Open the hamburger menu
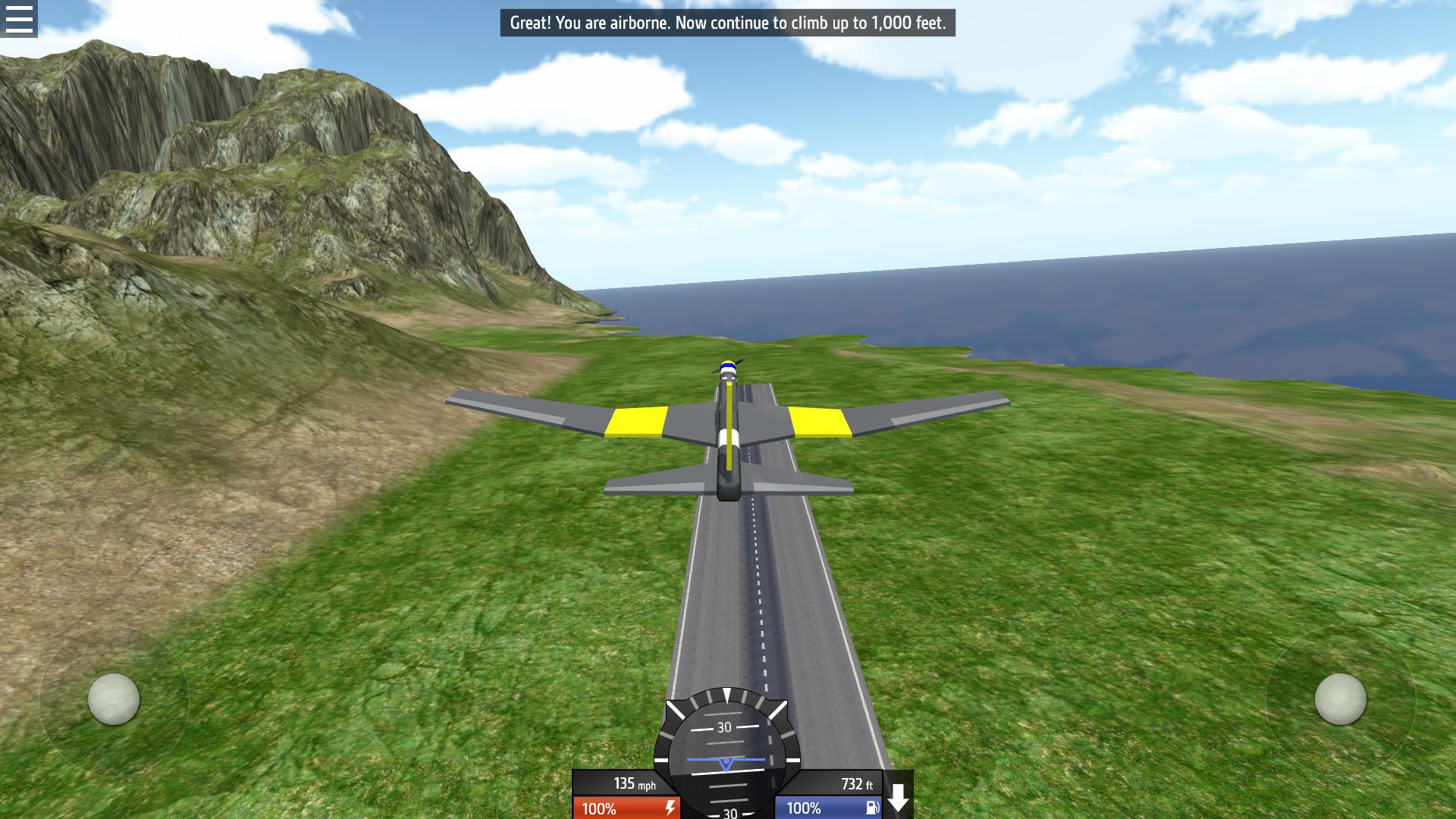The width and height of the screenshot is (1456, 819). [x=18, y=18]
